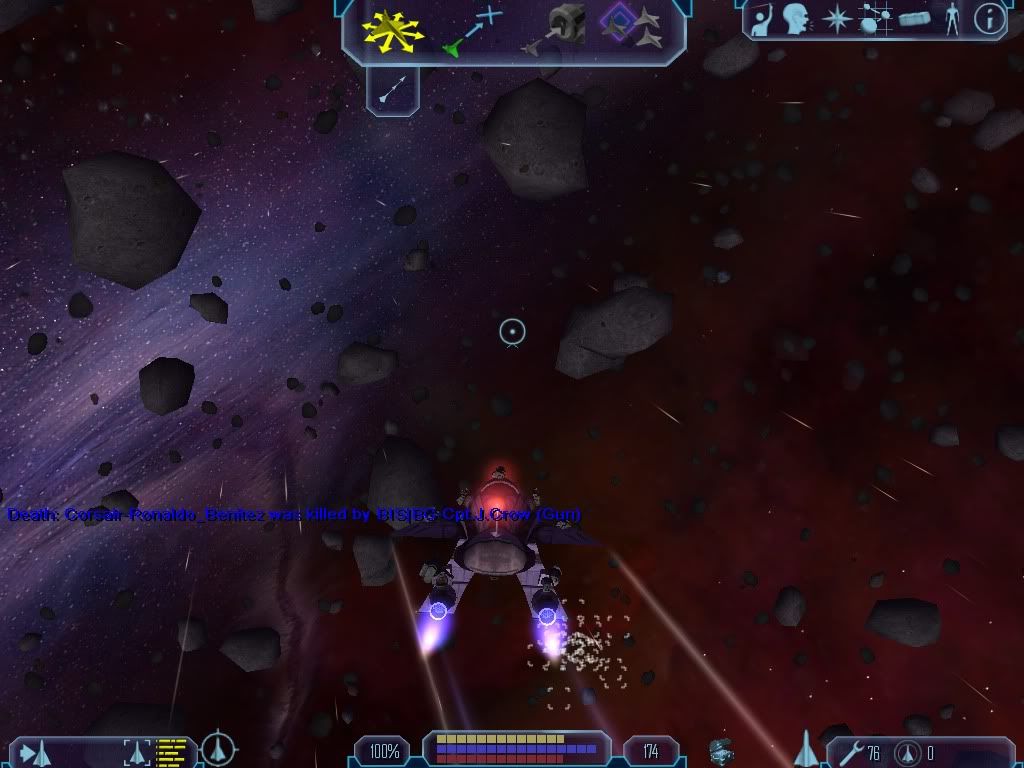Click the ship-in-crosshair circle icon
1024x768 pixels.
218,749
